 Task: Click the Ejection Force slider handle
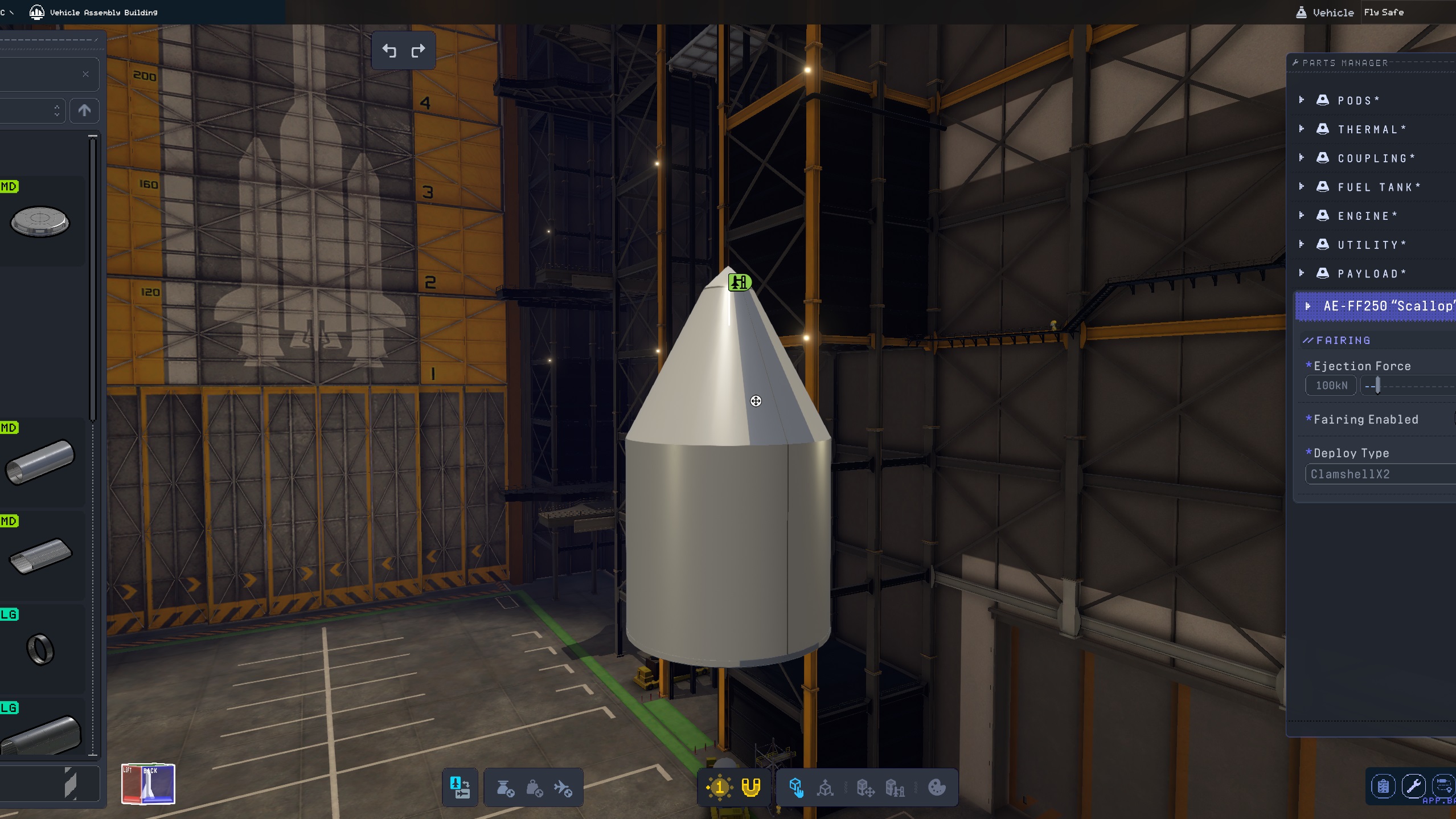1377,386
